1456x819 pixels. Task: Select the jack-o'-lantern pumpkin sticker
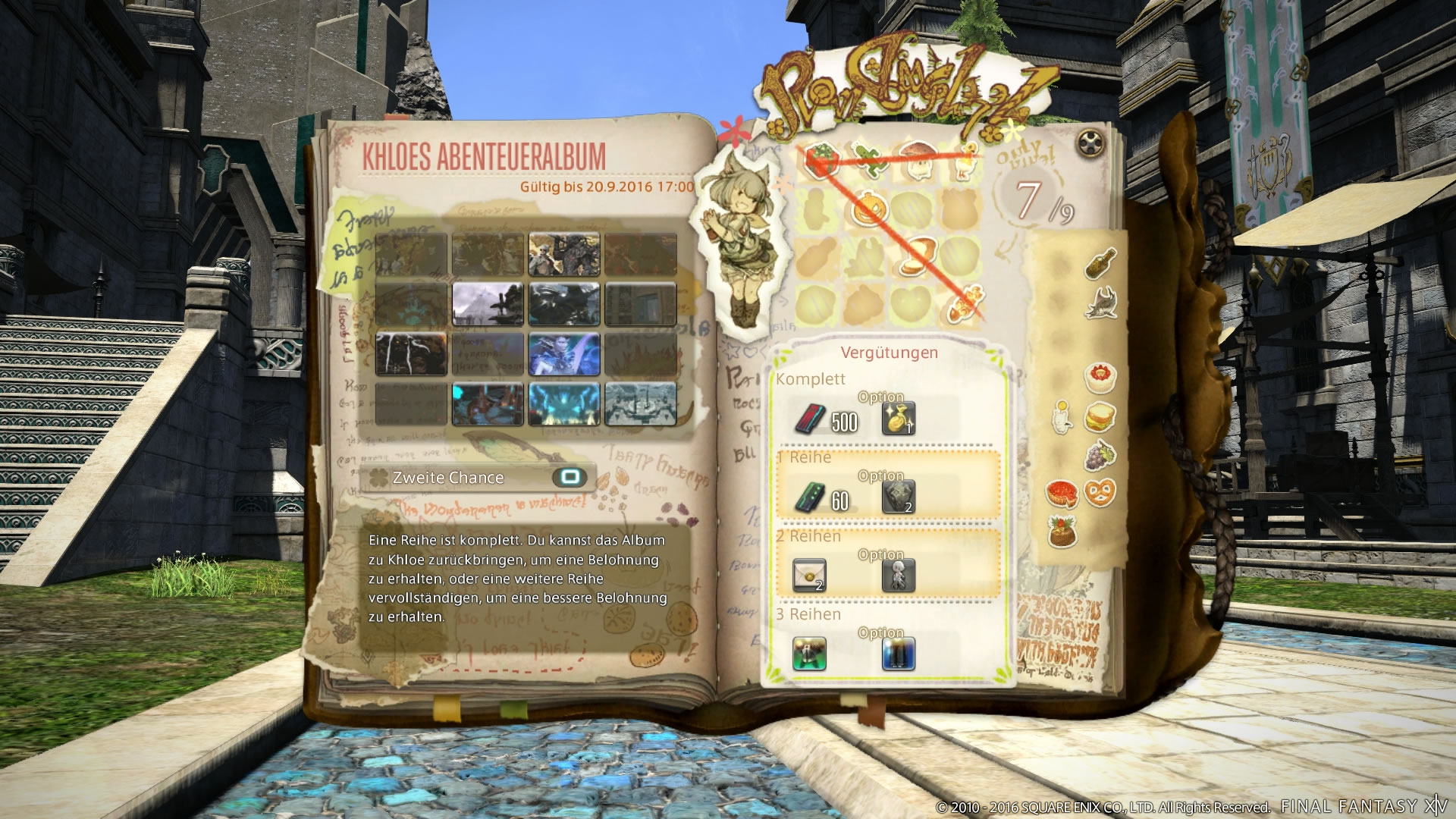pyautogui.click(x=868, y=210)
